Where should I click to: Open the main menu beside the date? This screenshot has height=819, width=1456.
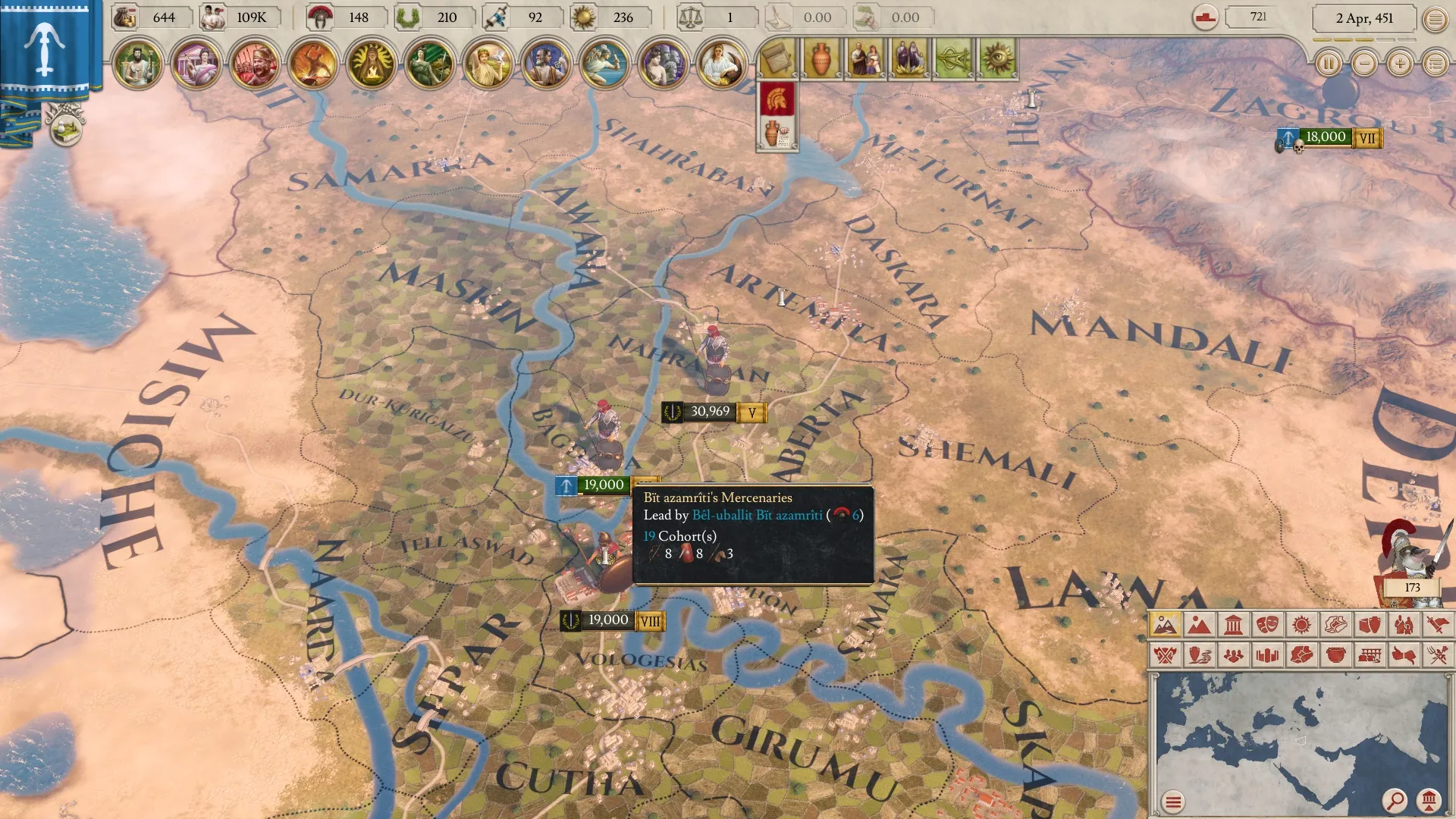1435,20
